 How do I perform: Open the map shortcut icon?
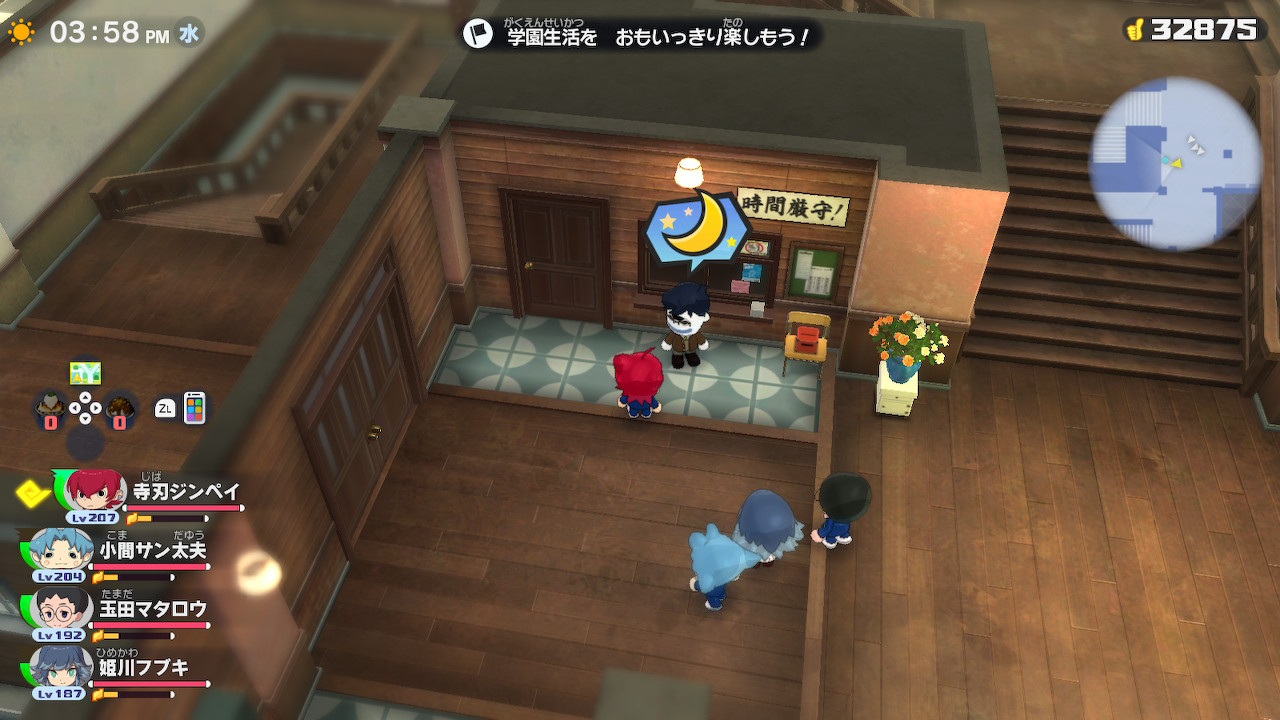coord(85,373)
